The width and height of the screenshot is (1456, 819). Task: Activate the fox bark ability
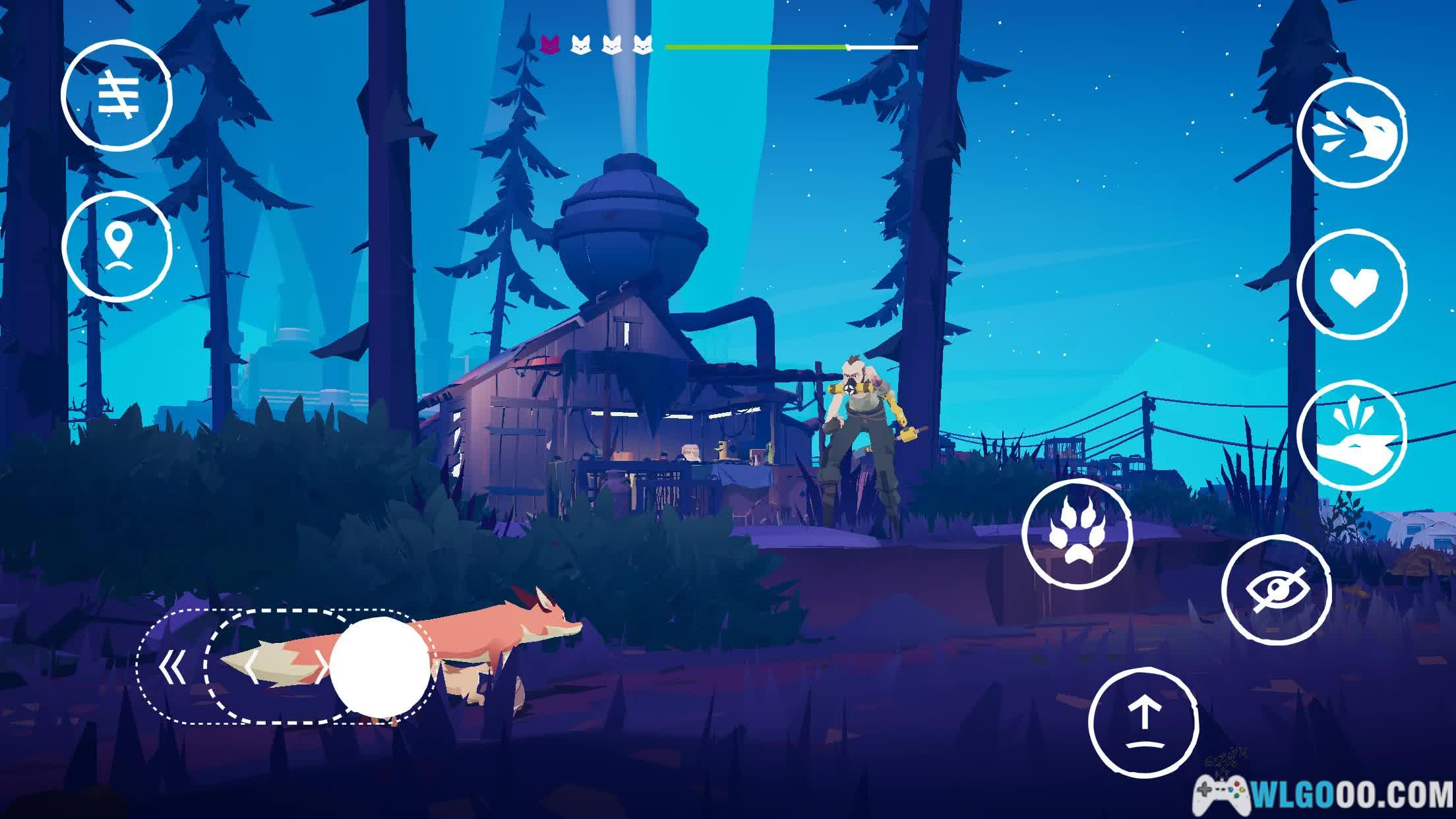pyautogui.click(x=1351, y=133)
